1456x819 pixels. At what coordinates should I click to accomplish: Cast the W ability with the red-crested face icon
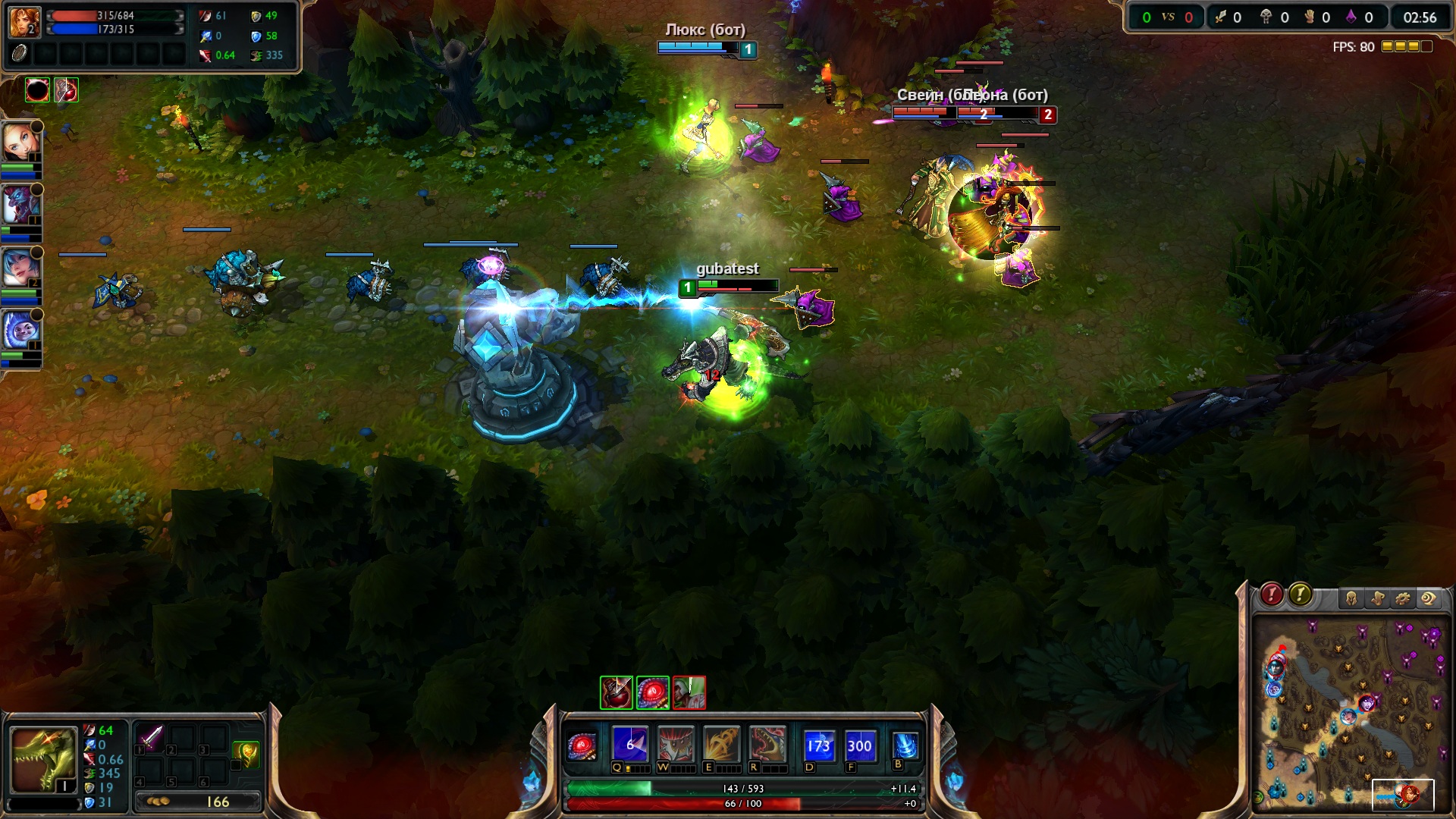675,745
